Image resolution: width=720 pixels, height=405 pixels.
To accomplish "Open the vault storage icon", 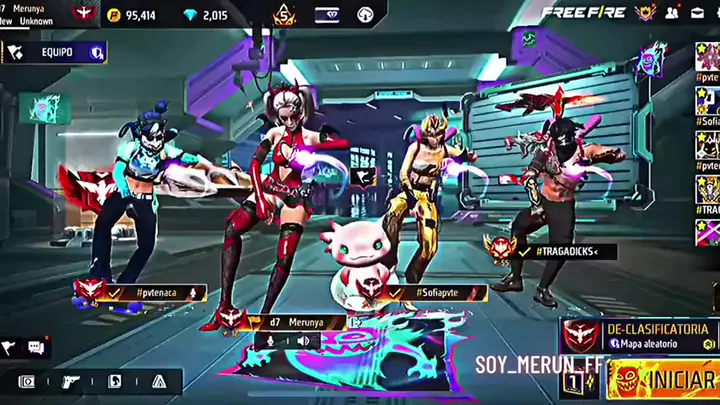I will coord(26,381).
